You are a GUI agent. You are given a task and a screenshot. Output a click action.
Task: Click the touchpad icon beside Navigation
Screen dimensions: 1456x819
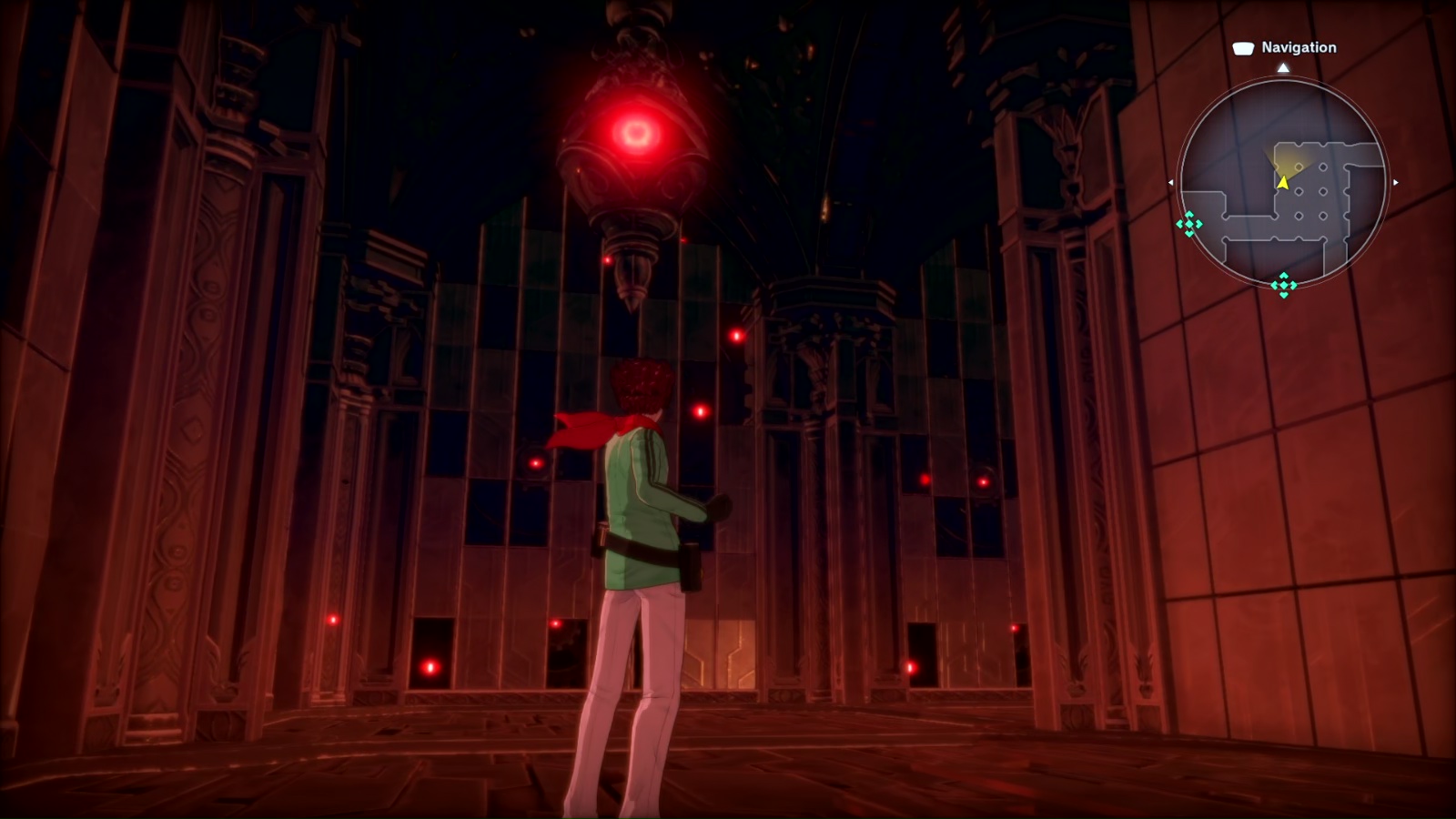pos(1243,48)
